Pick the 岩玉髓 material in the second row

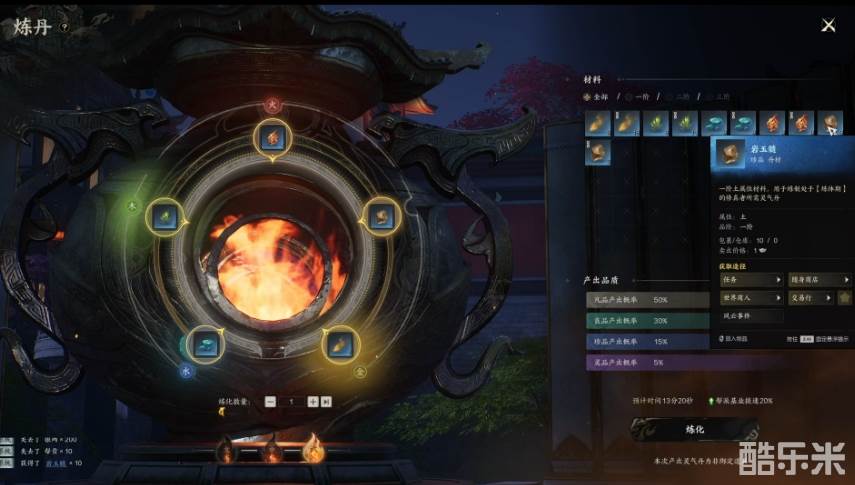(598, 153)
